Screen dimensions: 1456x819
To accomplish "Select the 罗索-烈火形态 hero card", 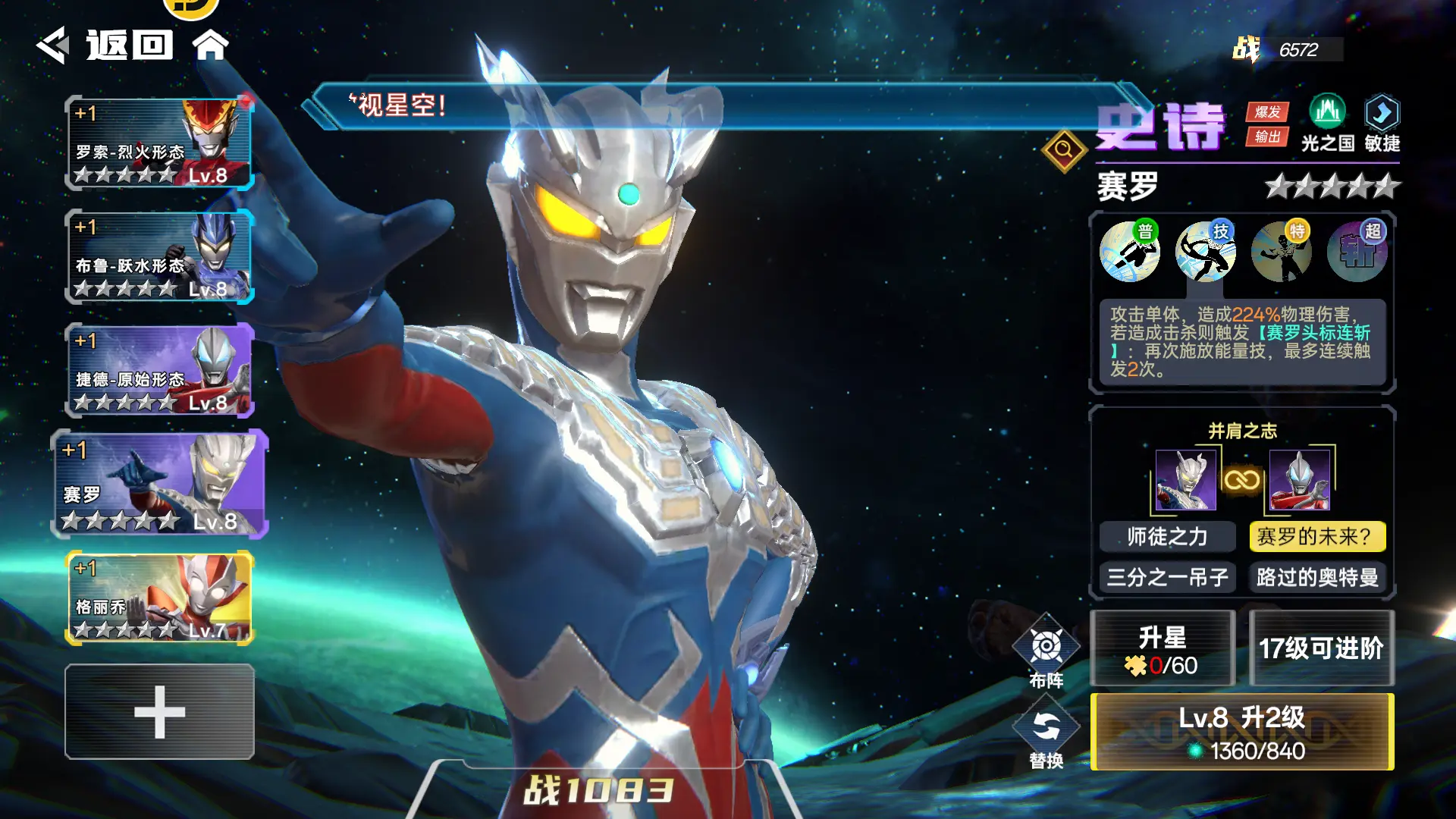I will (x=159, y=143).
